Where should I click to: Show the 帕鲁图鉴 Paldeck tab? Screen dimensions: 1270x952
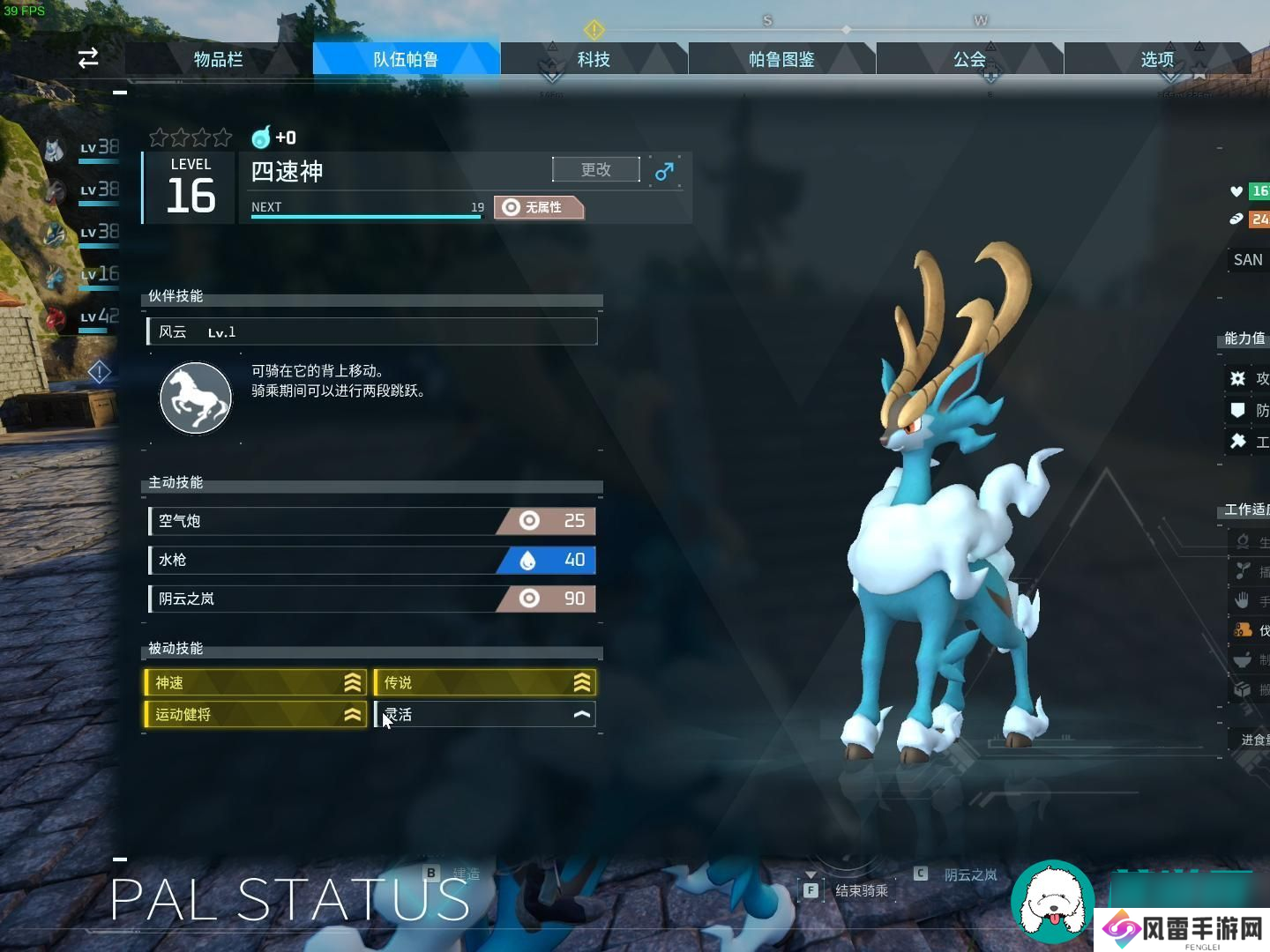click(x=781, y=59)
